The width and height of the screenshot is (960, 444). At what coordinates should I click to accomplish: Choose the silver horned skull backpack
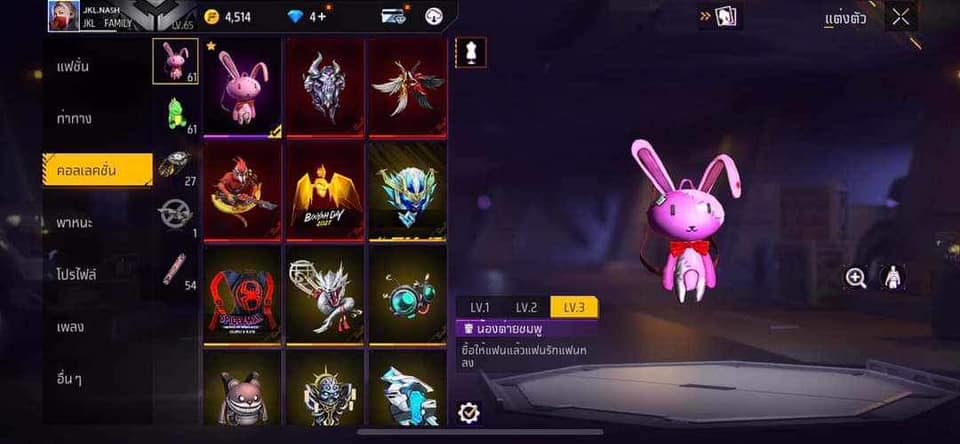click(x=326, y=87)
